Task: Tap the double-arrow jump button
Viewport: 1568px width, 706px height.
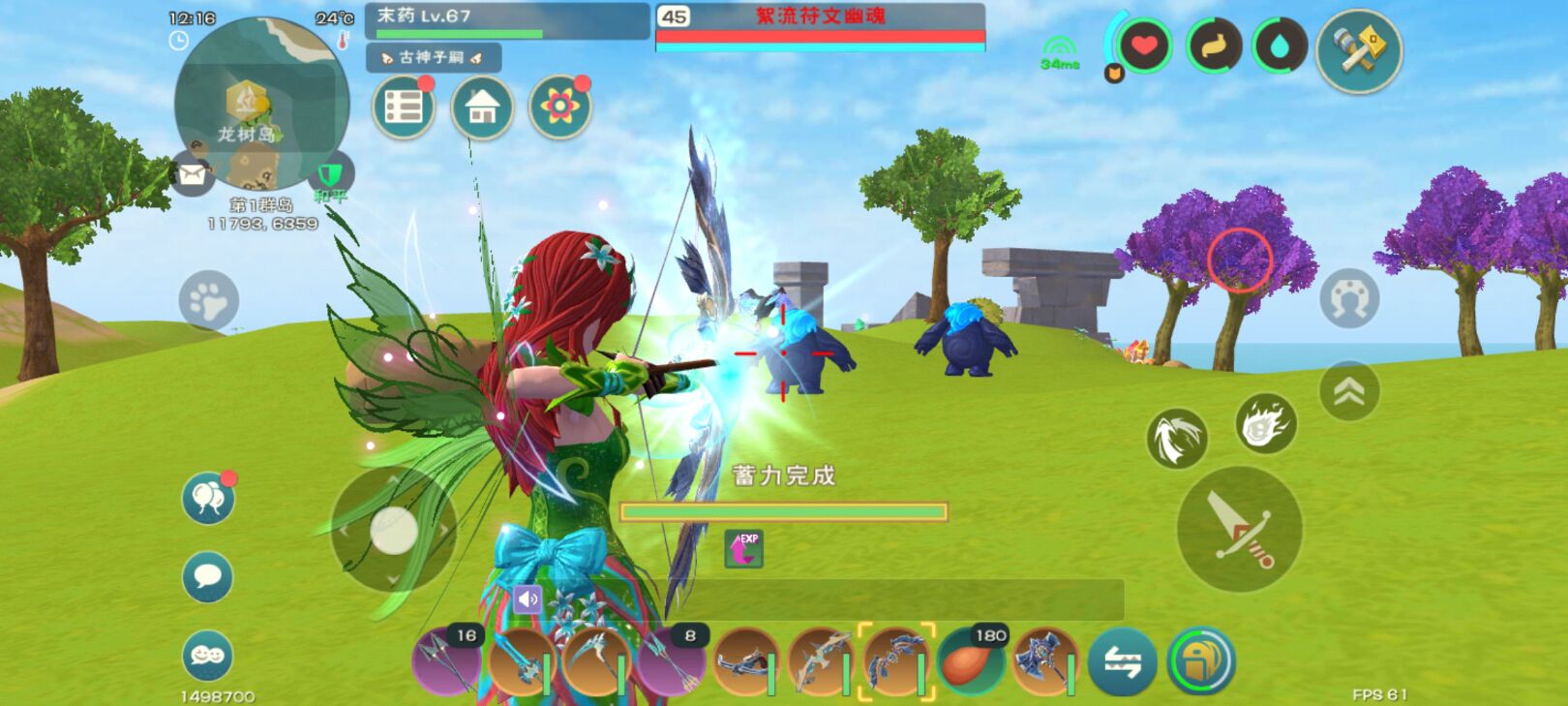Action: pos(1348,391)
